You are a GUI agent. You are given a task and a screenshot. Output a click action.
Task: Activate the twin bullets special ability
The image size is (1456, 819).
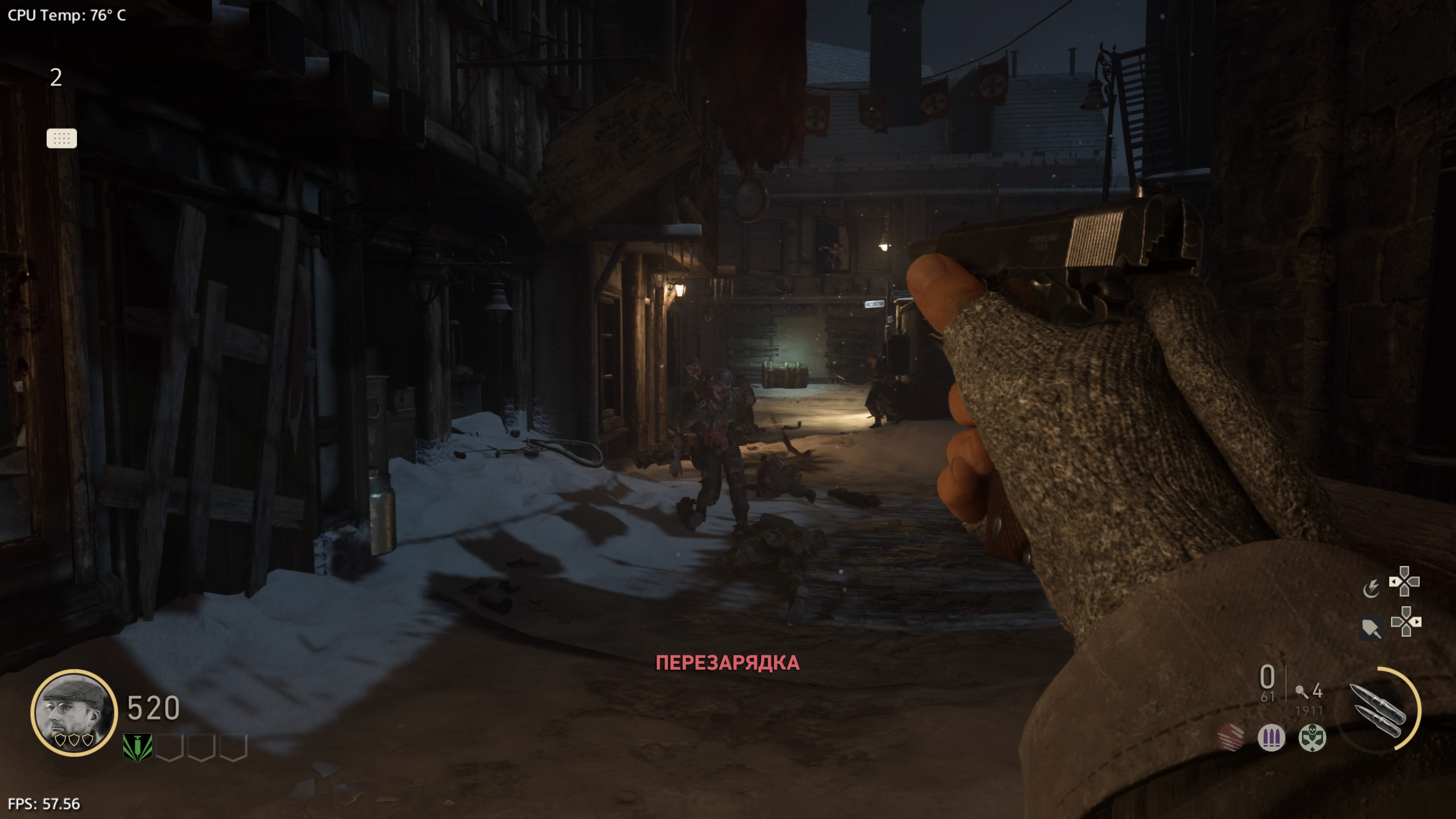[x=1378, y=710]
